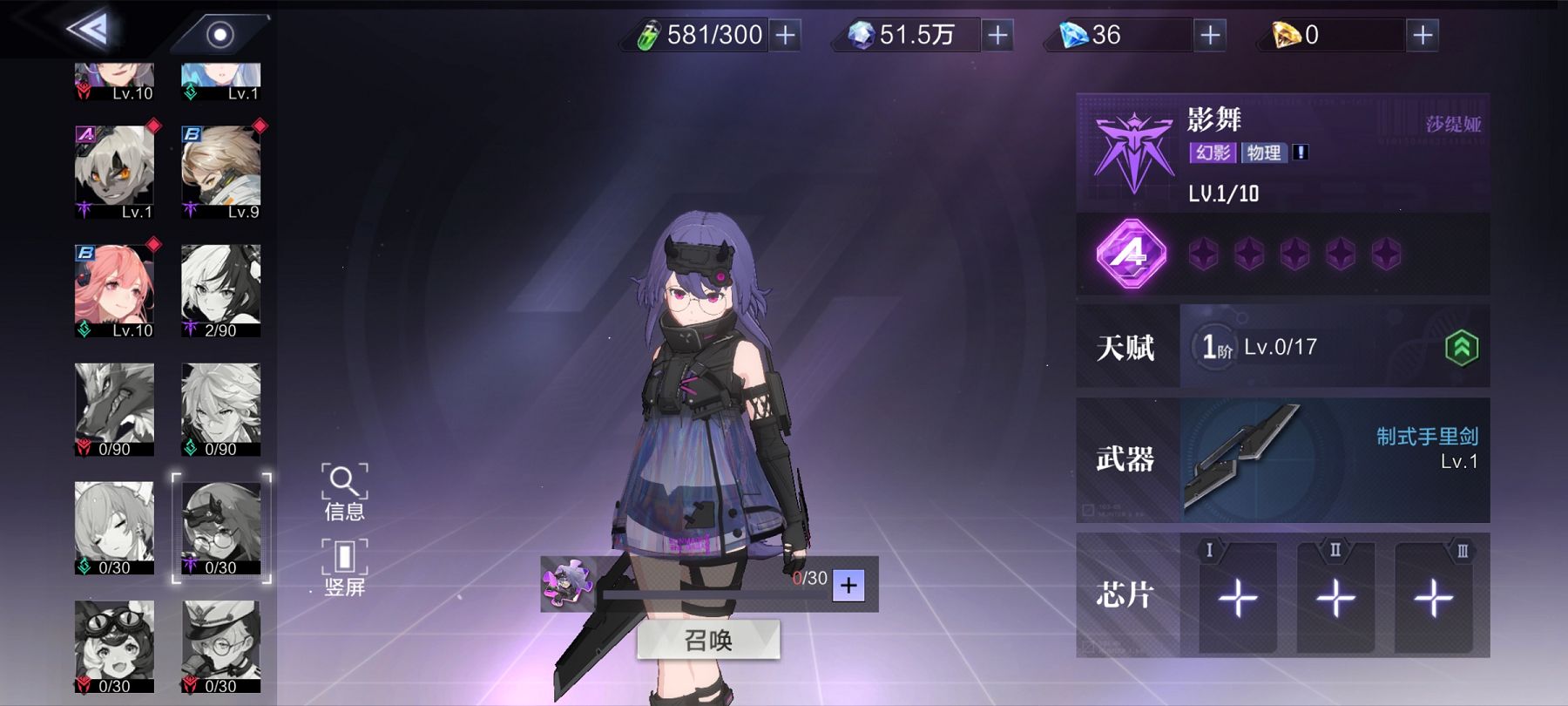Click the 制式手里剑 weapon image
The image size is (1568, 706).
(x=1247, y=462)
